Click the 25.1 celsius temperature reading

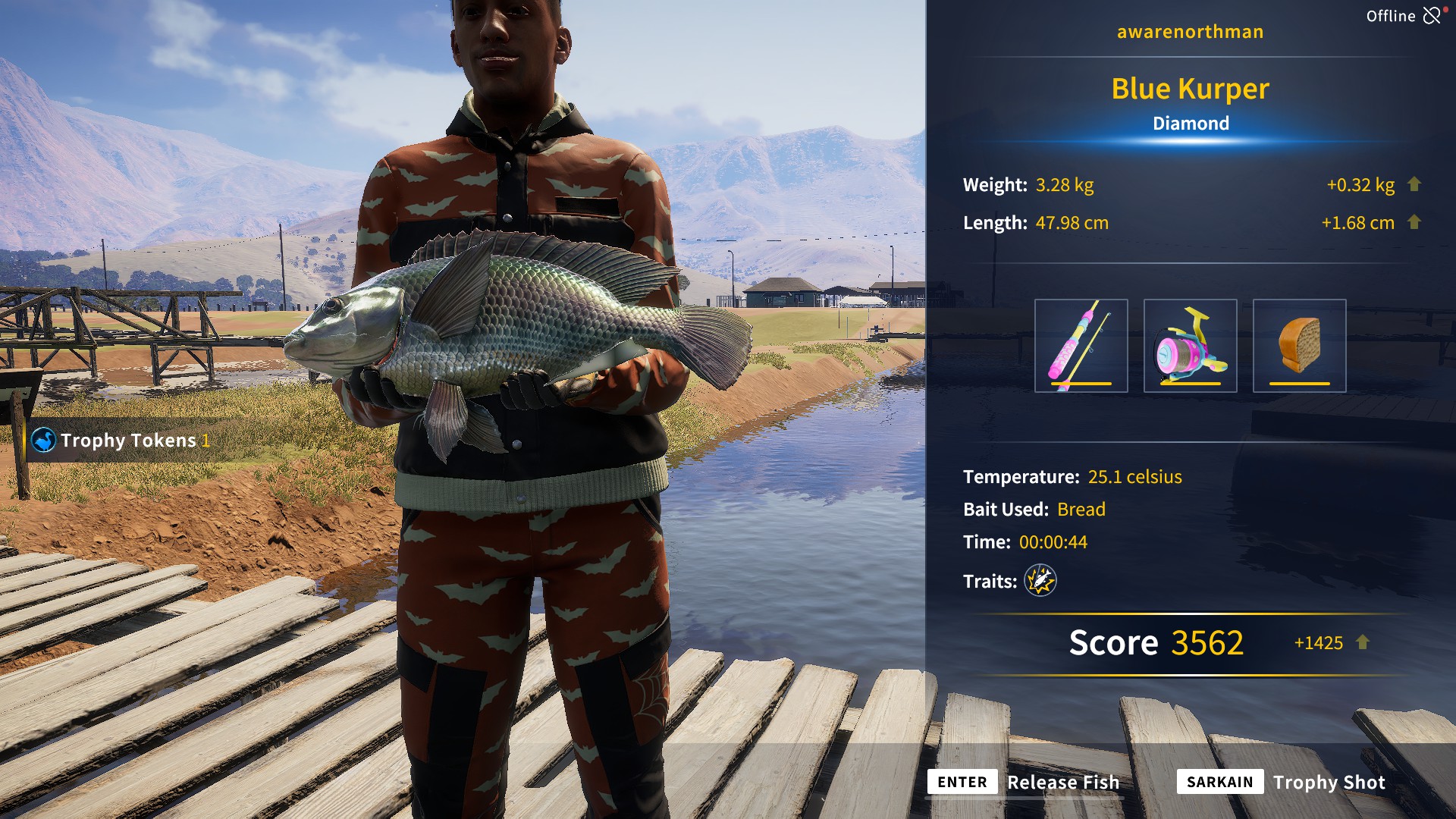point(1134,477)
